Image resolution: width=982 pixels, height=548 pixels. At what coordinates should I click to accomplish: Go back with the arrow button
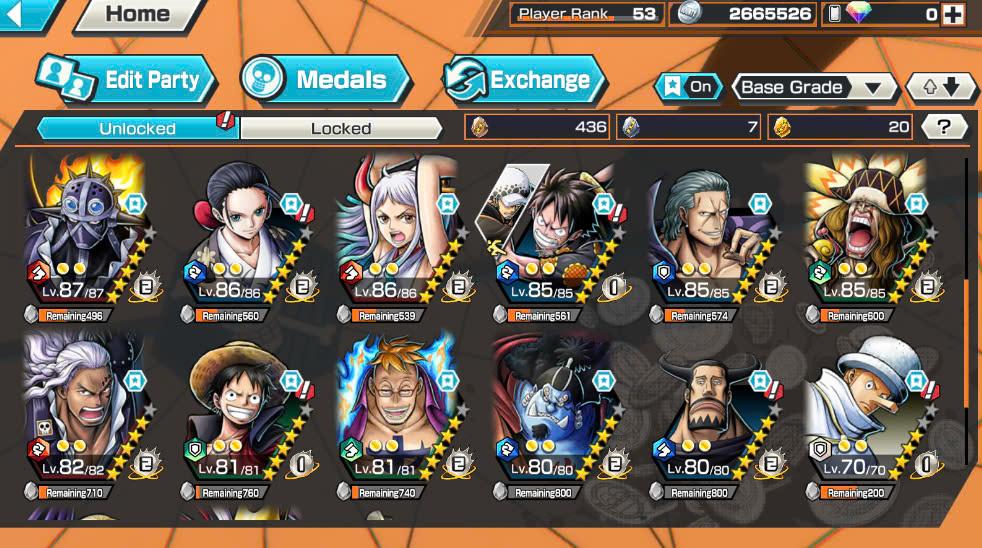click(x=22, y=13)
